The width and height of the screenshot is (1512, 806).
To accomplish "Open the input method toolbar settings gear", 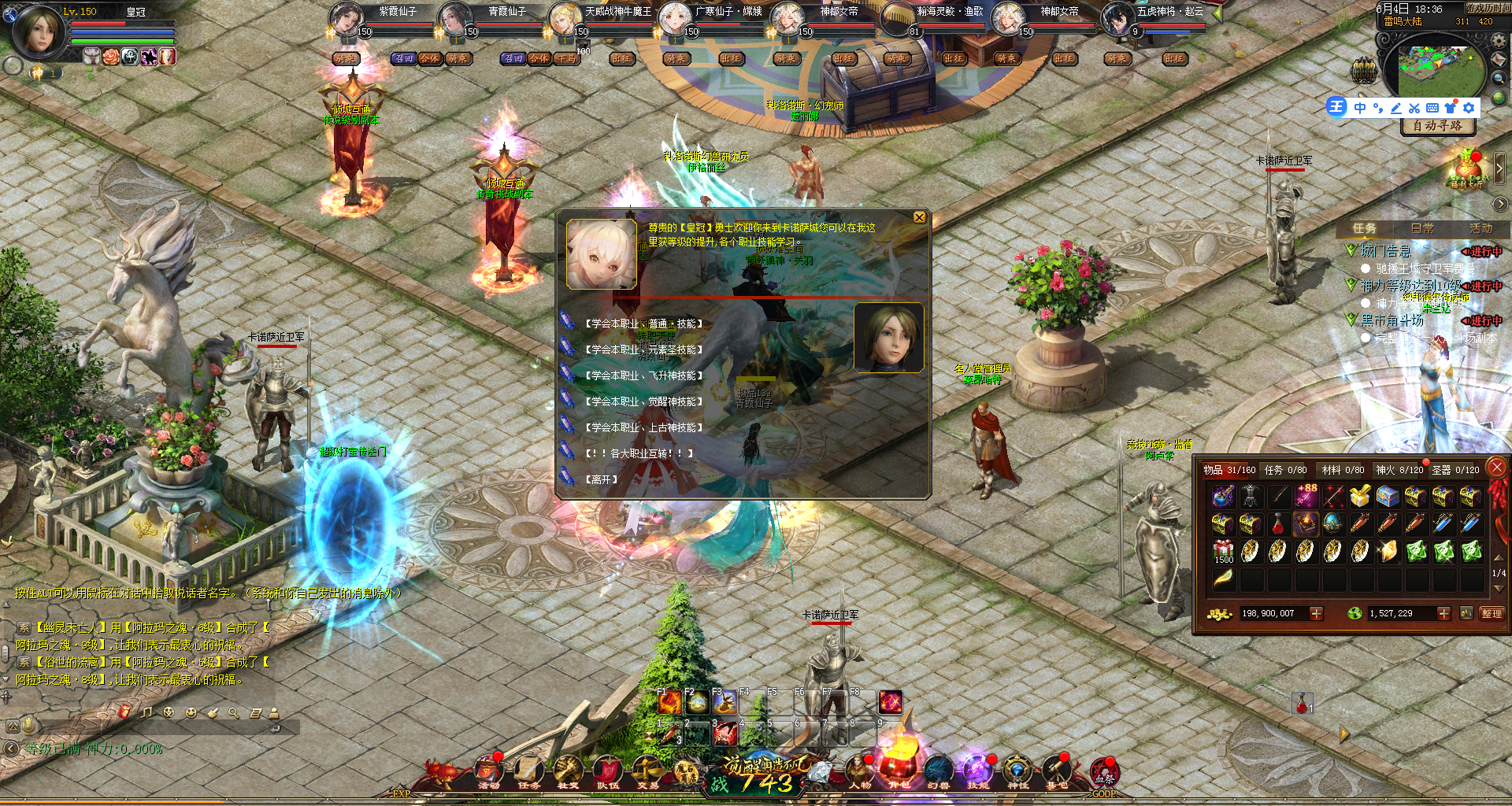I will [1469, 108].
